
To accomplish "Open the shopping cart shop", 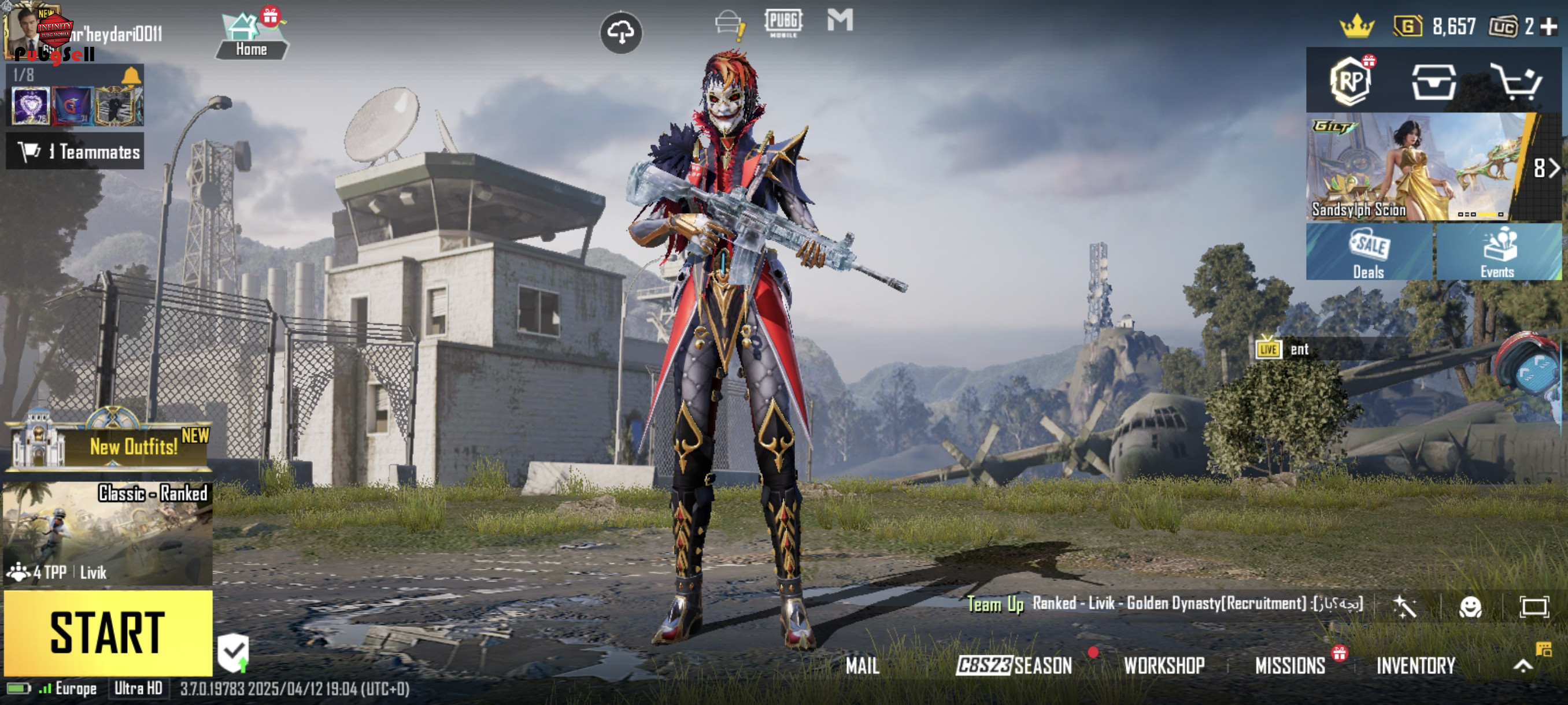I will tap(1518, 81).
